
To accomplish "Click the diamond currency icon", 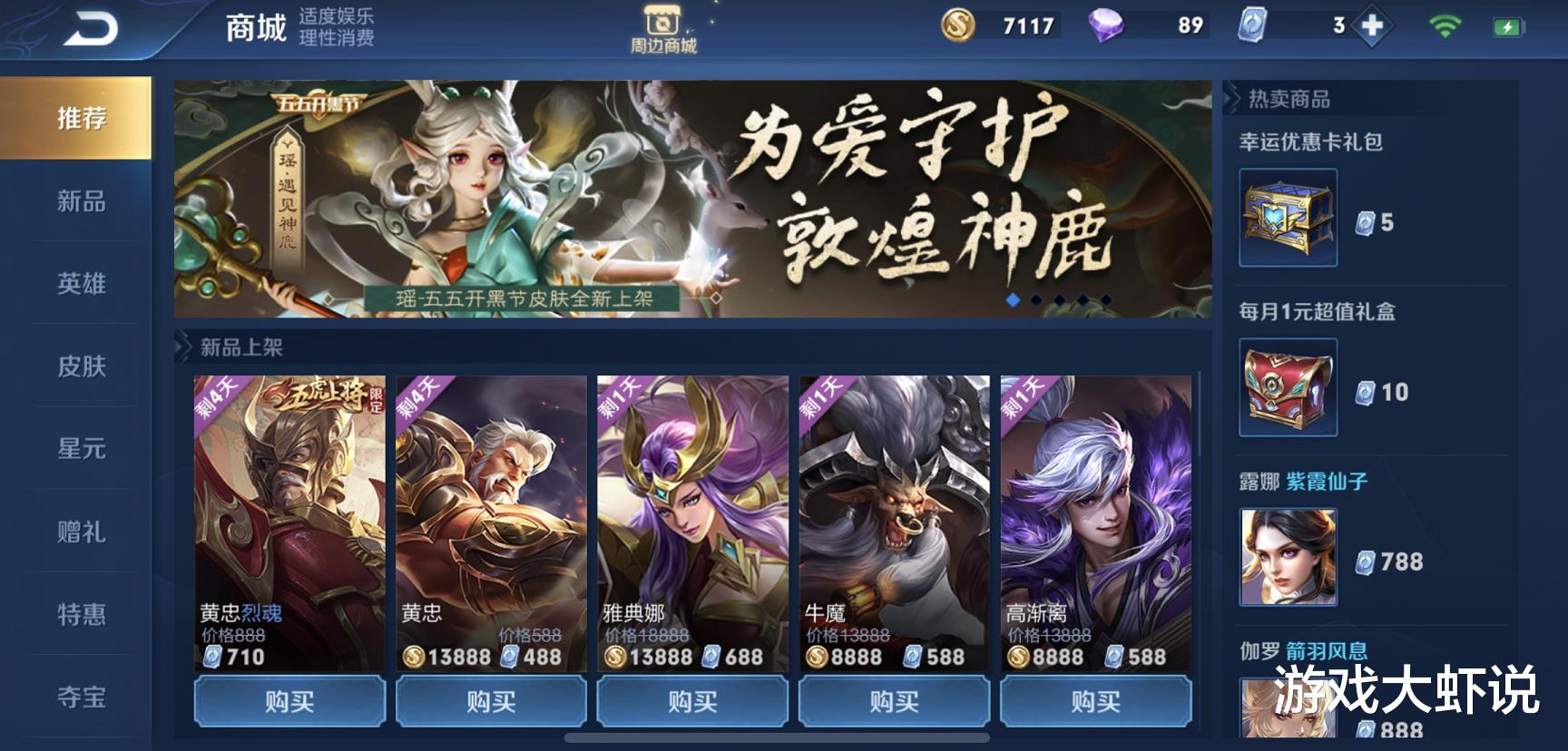I will [x=1104, y=27].
